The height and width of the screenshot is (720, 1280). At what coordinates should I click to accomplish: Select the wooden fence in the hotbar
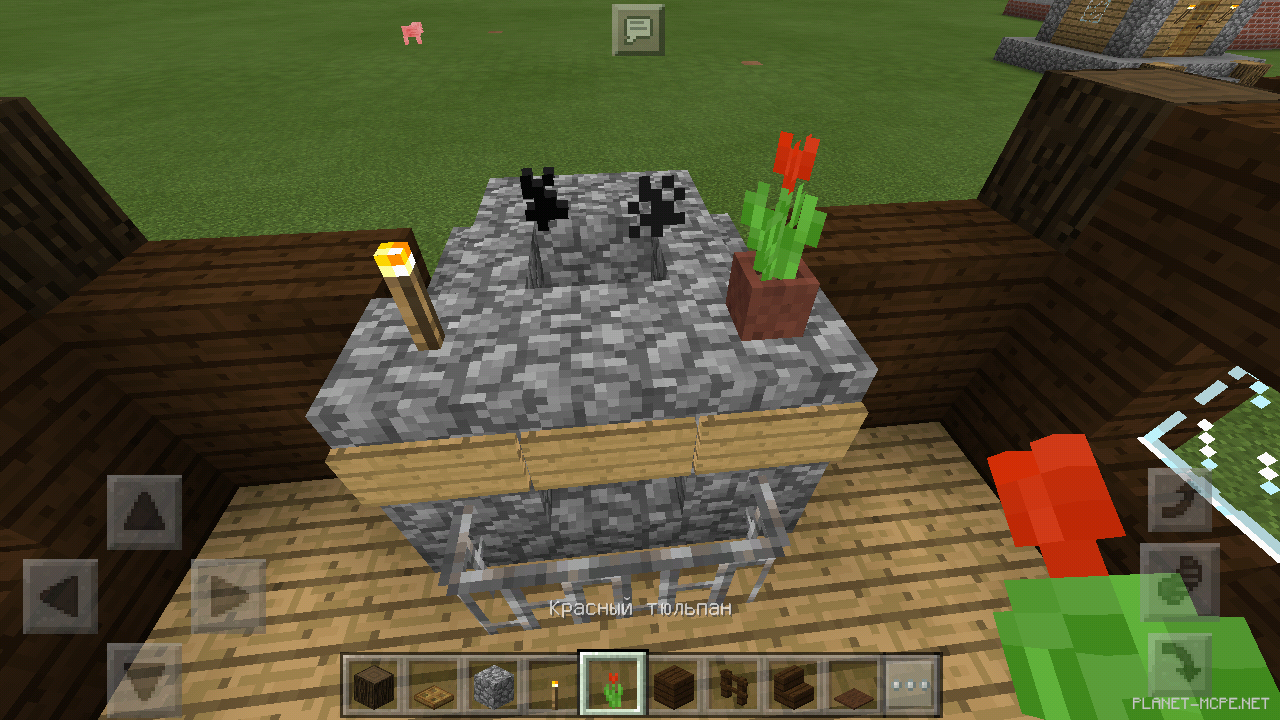point(733,684)
